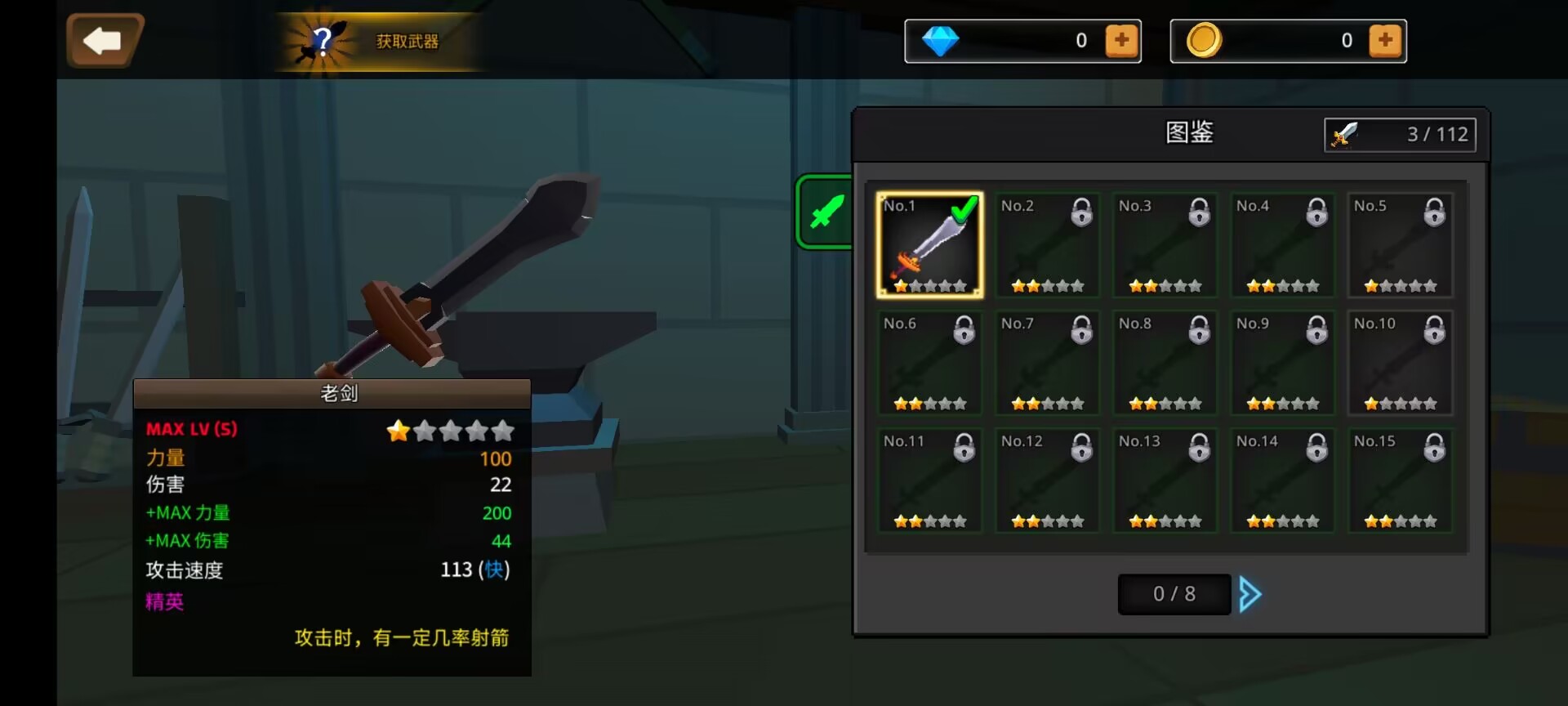The image size is (1568, 706).
Task: Go to the next codex page
Action: coord(1250,594)
